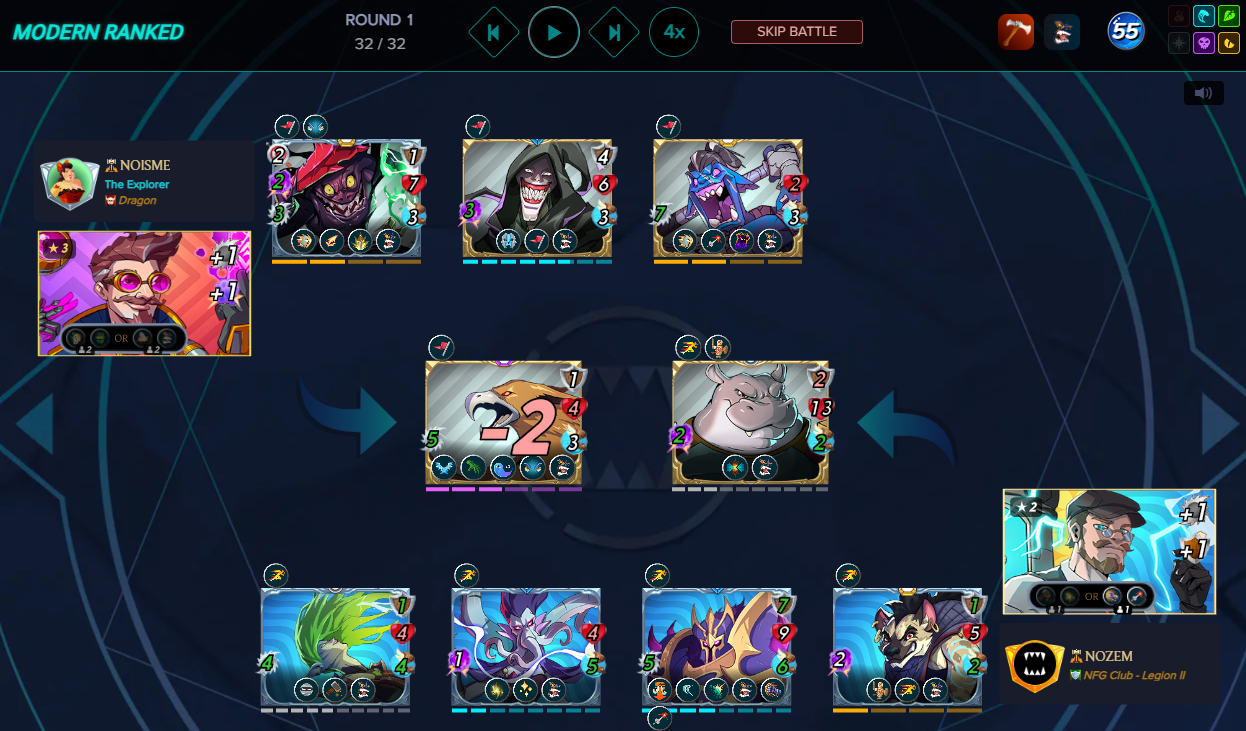Toggle the 4x playback speed
This screenshot has height=731, width=1246.
(674, 32)
